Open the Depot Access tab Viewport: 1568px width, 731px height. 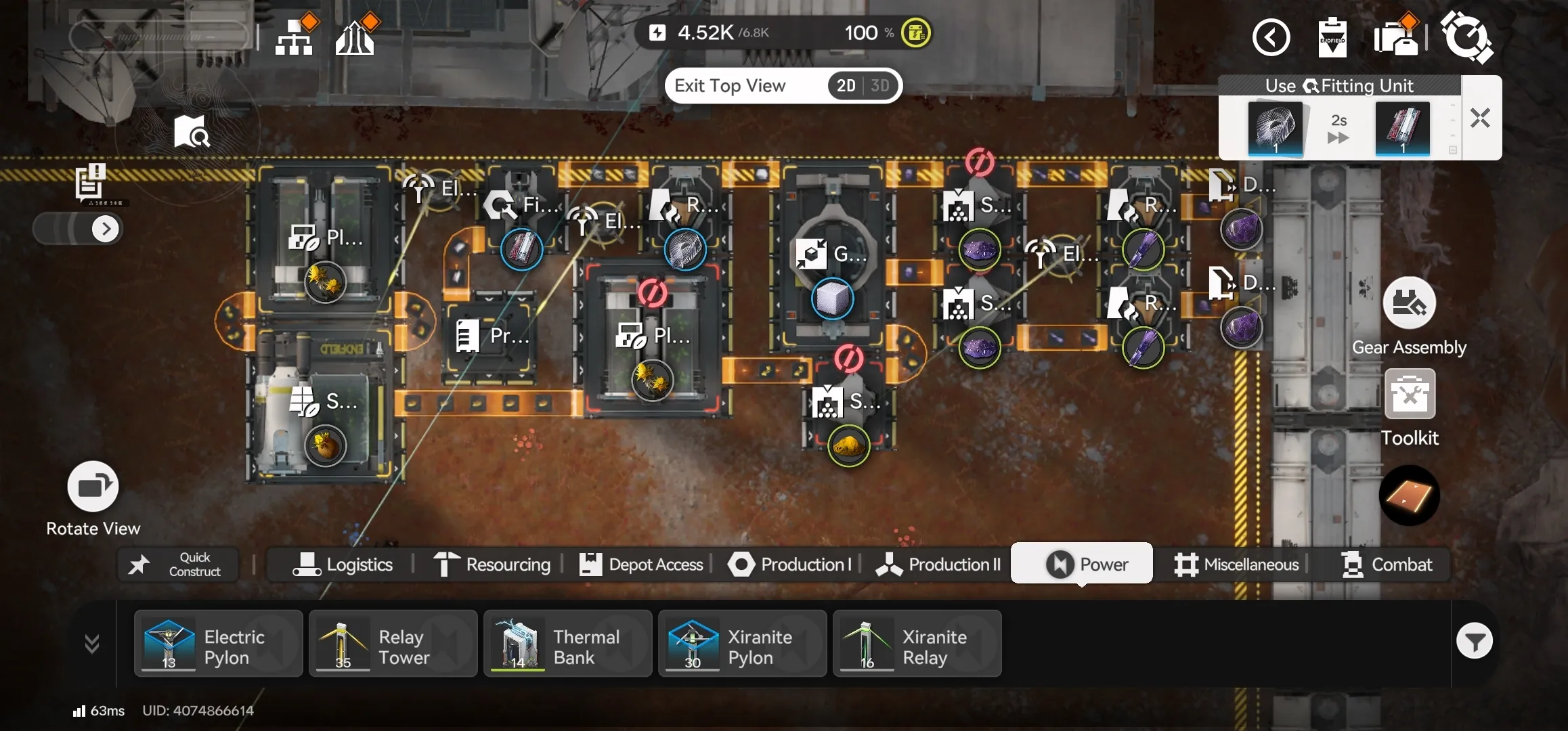click(641, 564)
